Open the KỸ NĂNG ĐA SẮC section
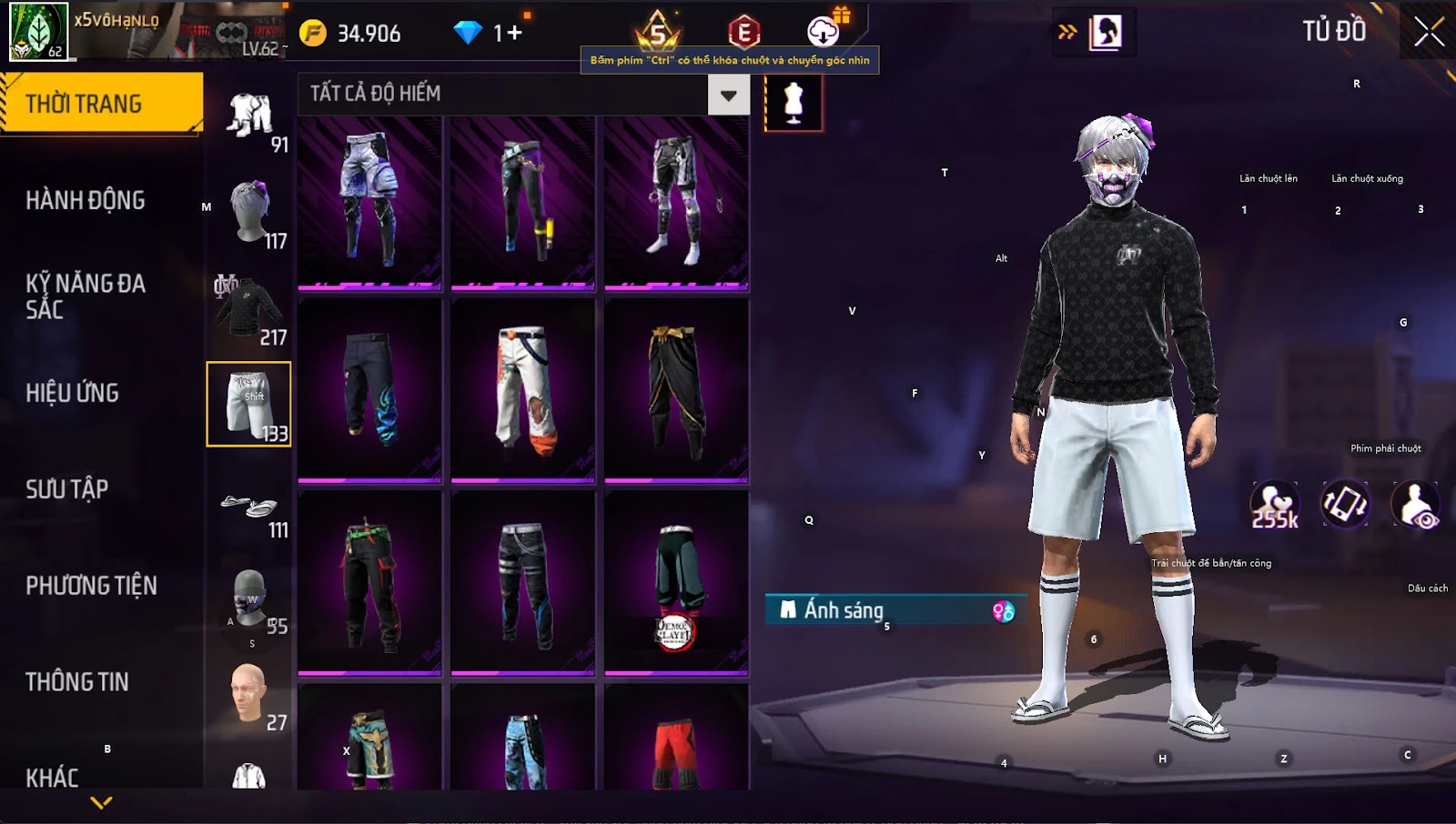This screenshot has height=824, width=1456. coord(86,296)
